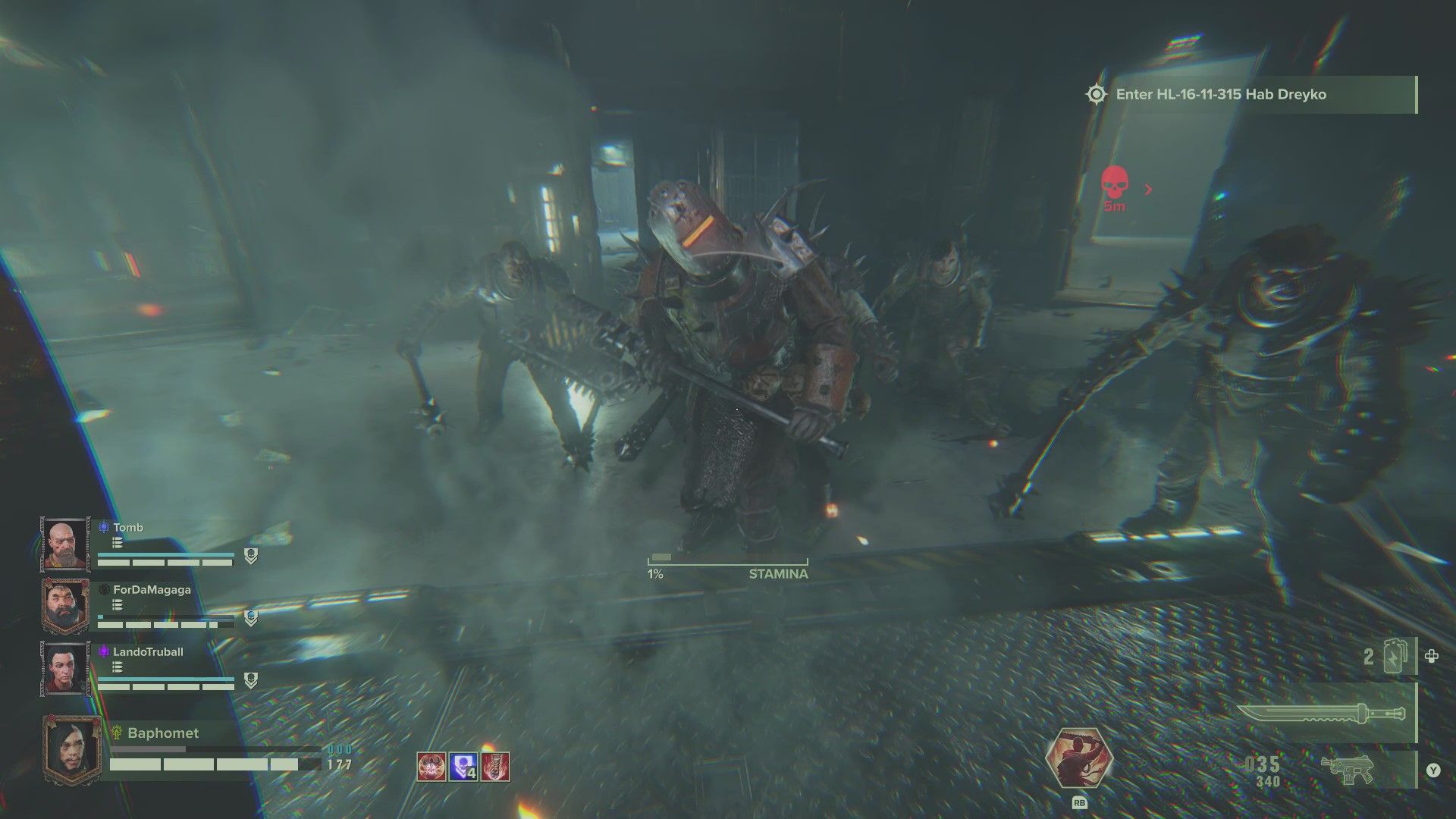Select the autogun icon near the ammo counter
1456x819 pixels.
point(1347,767)
